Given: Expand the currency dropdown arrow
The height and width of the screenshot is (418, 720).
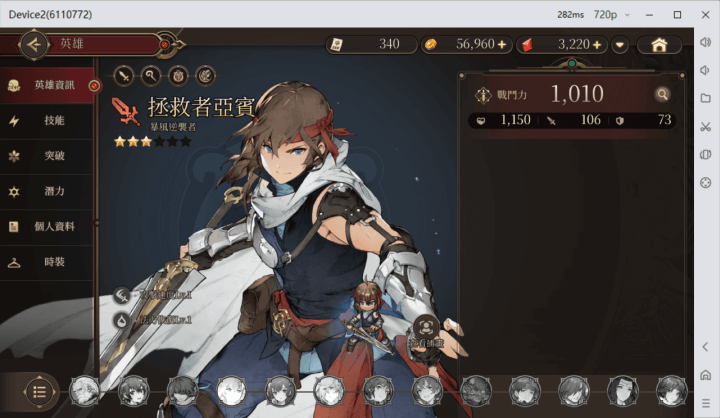Looking at the screenshot, I should click(621, 45).
